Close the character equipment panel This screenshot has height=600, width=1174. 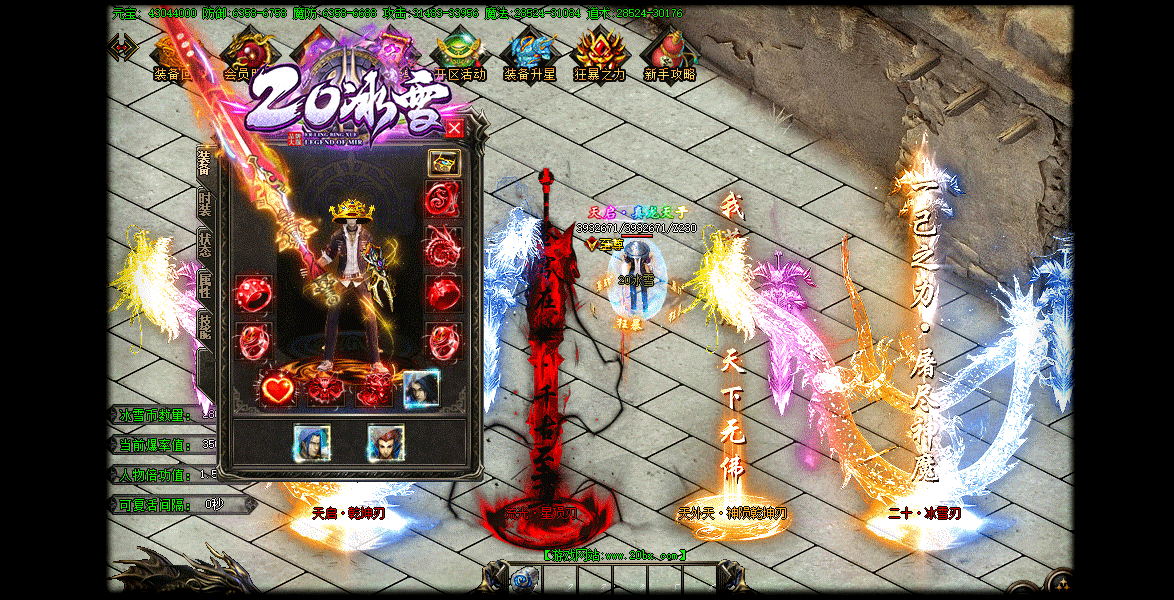point(454,128)
